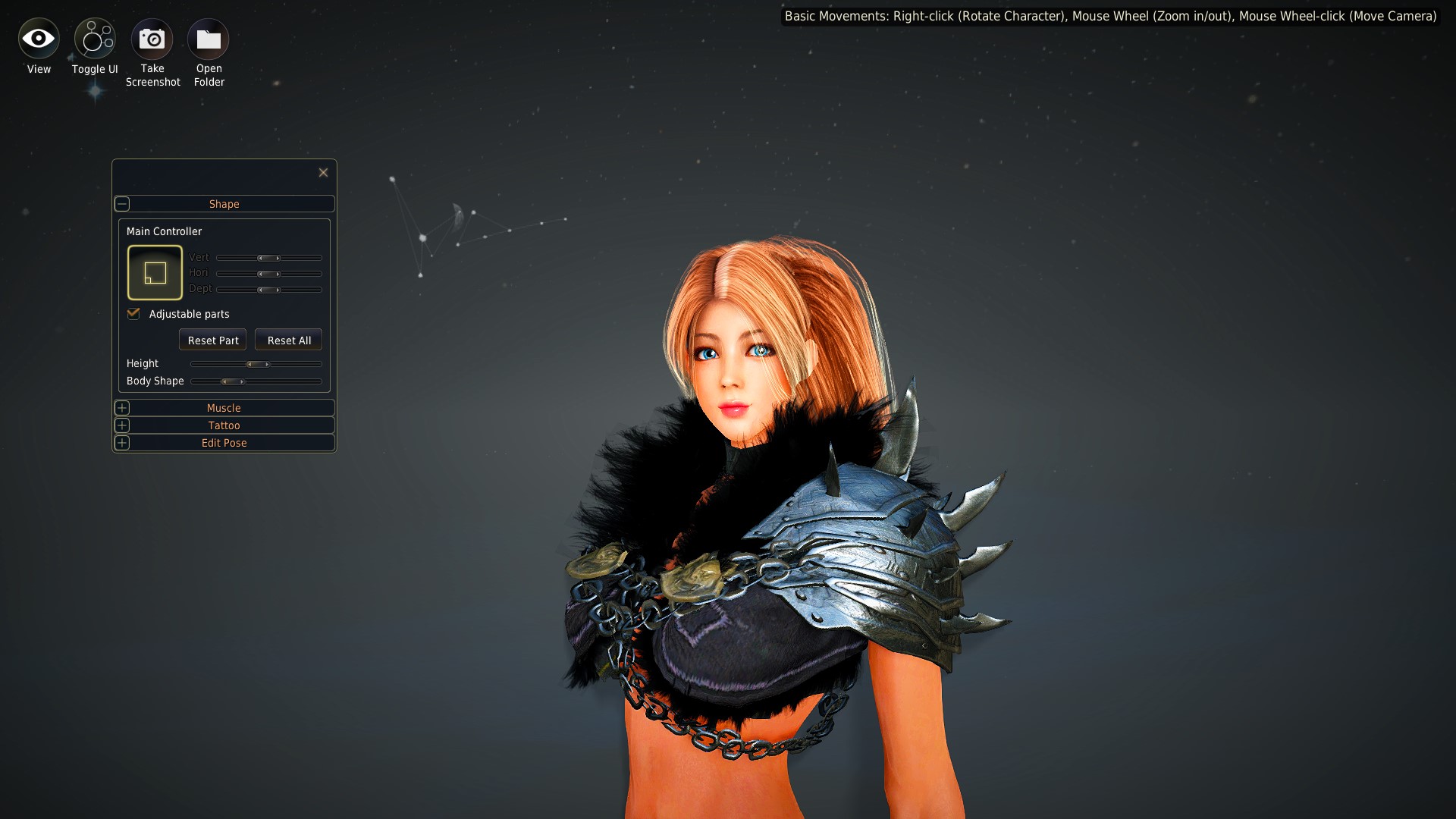Click the Reset Part button
Screen dimensions: 1456x819
(212, 340)
